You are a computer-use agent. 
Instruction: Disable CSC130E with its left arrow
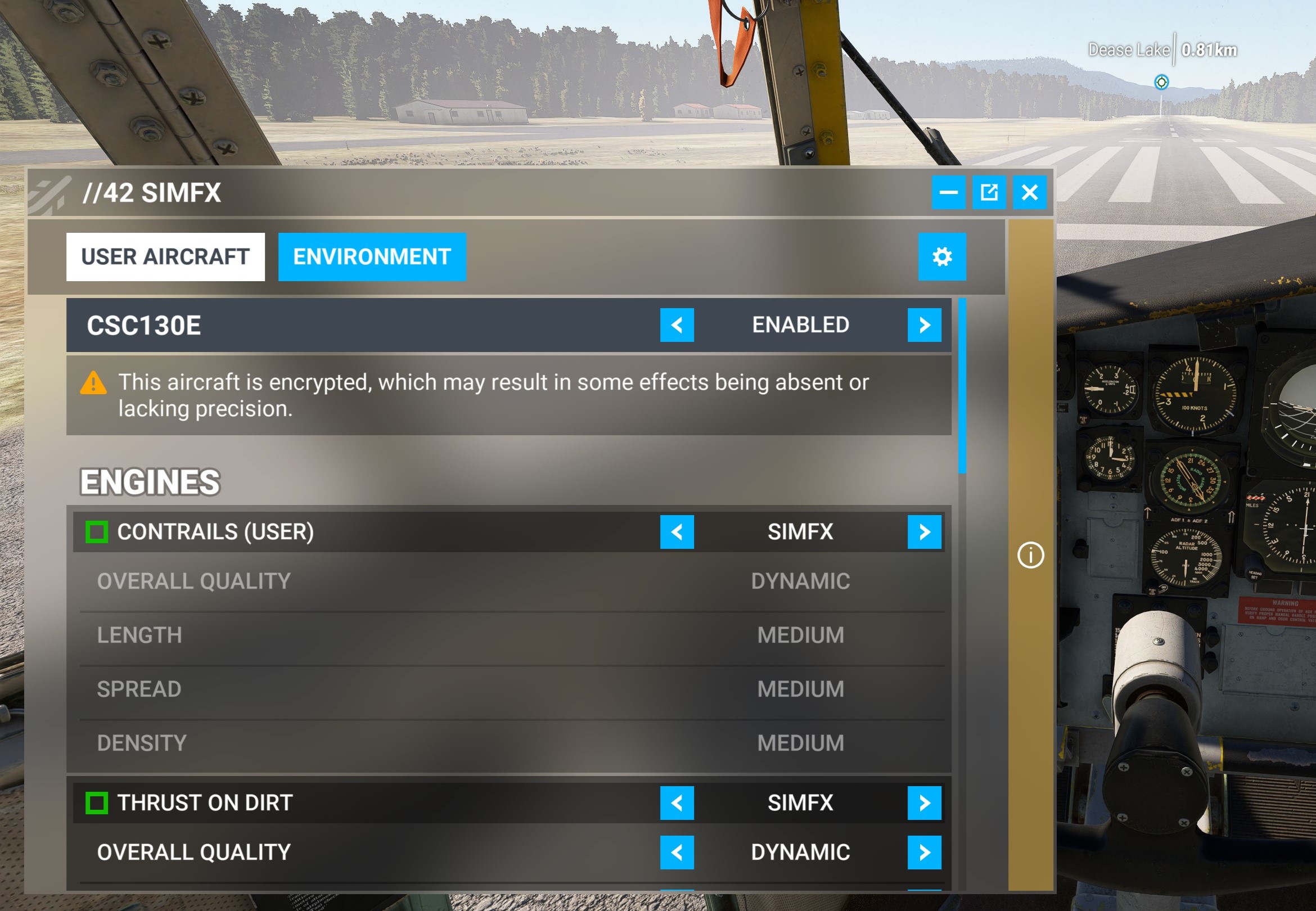point(678,326)
